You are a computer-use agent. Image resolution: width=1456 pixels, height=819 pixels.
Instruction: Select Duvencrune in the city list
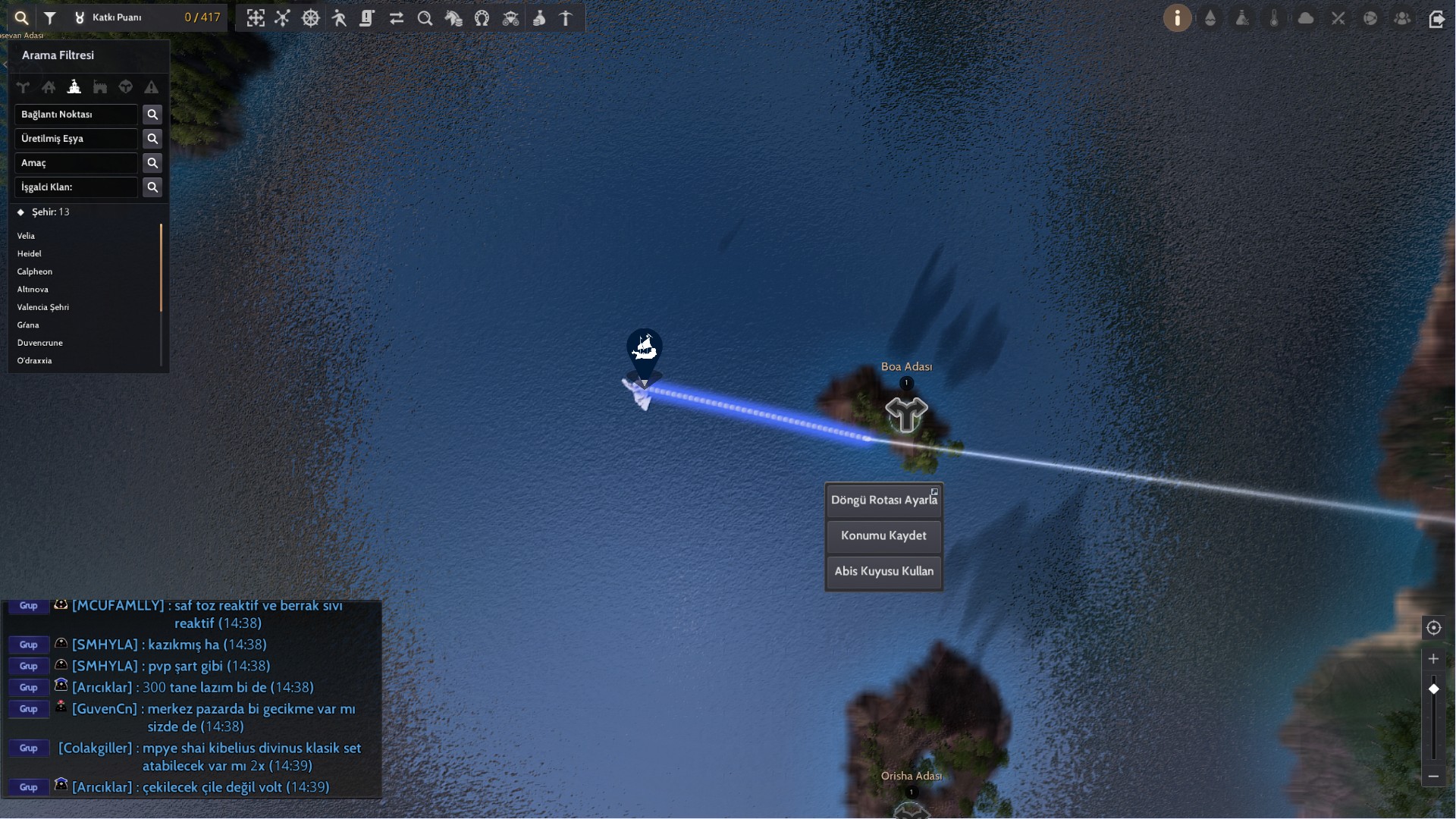(40, 343)
